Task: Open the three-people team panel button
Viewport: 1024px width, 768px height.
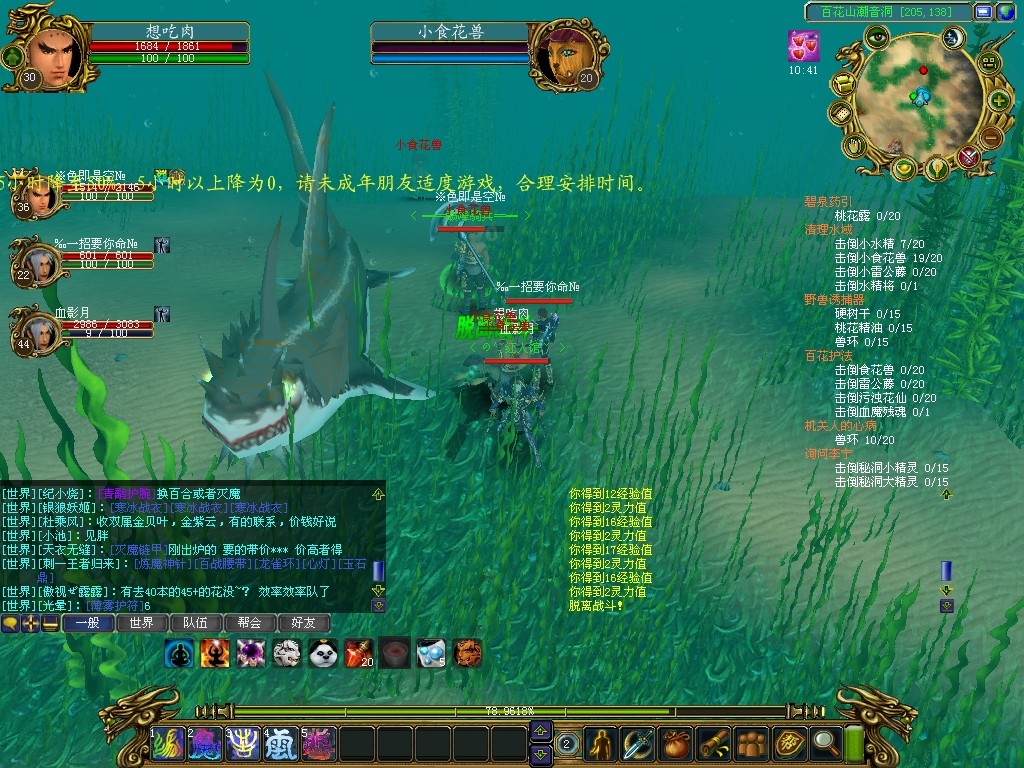Action: 751,743
